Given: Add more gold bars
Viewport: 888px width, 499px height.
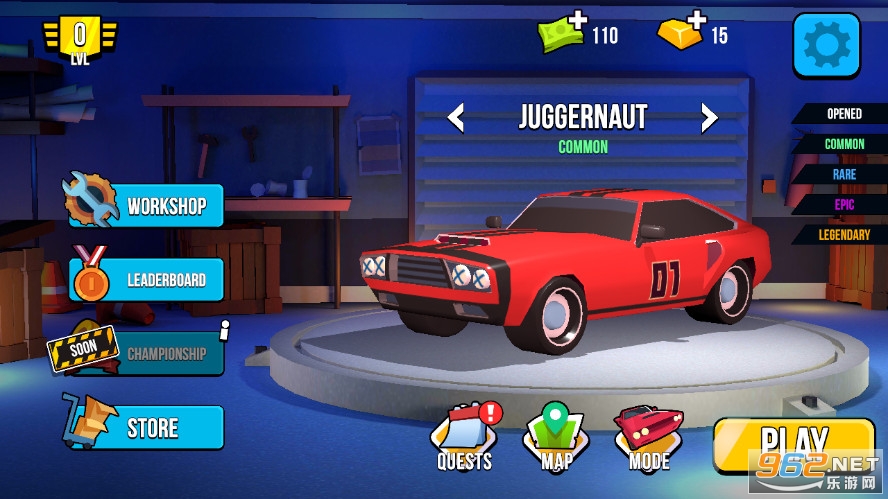Looking at the screenshot, I should pos(682,33).
